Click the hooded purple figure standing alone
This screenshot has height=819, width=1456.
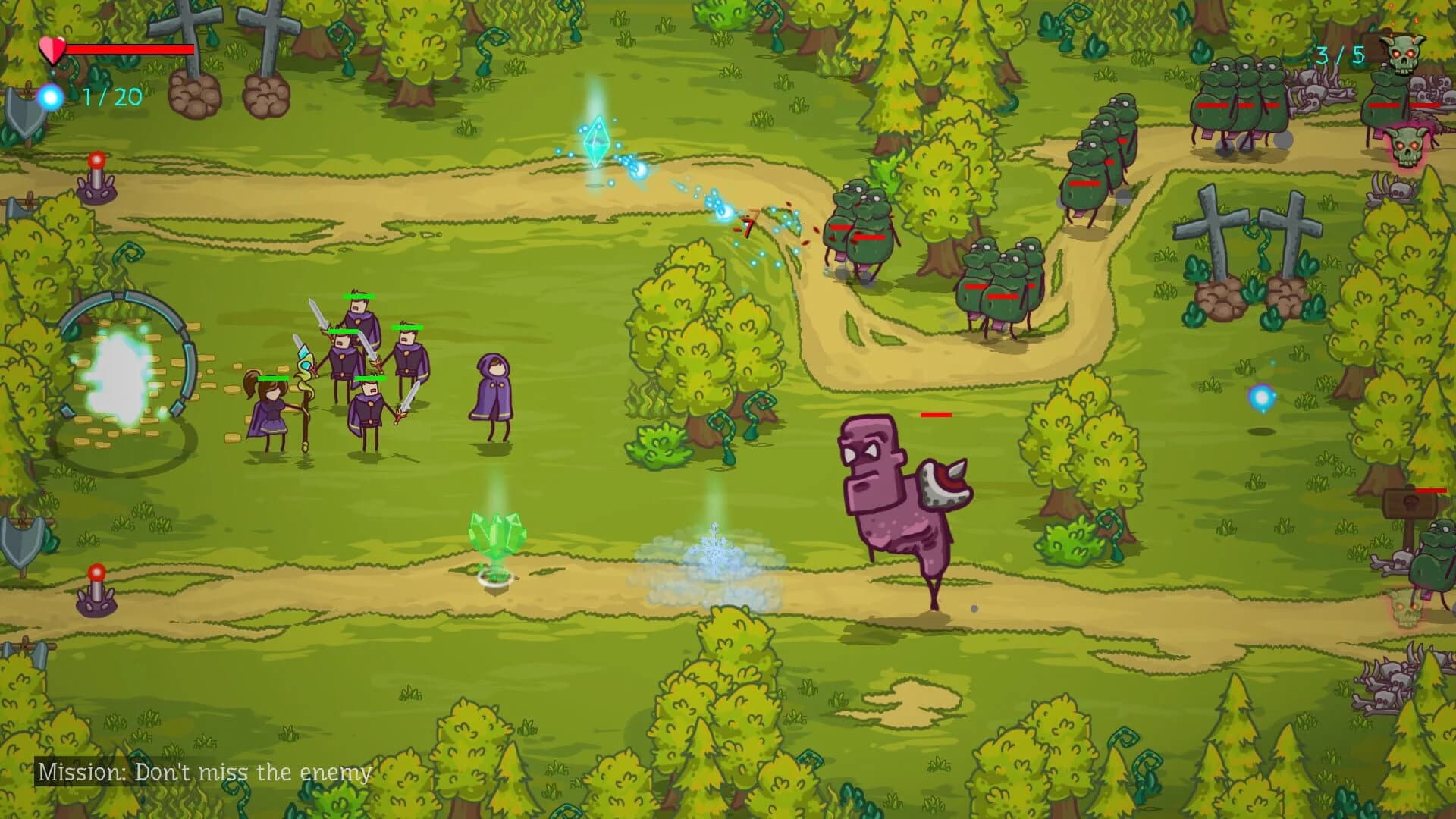coord(492,394)
